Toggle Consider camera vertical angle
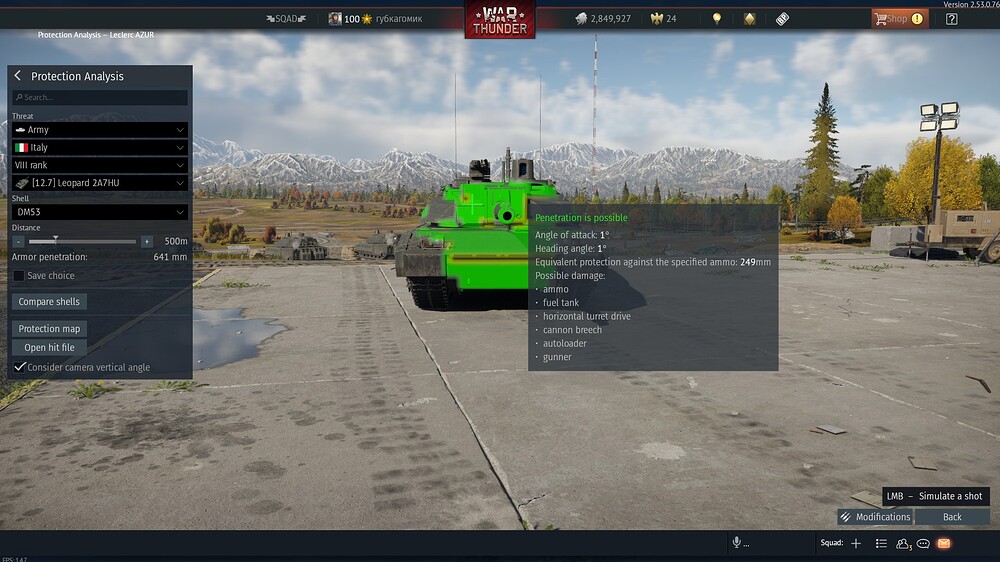Viewport: 1000px width, 562px height. 19,367
